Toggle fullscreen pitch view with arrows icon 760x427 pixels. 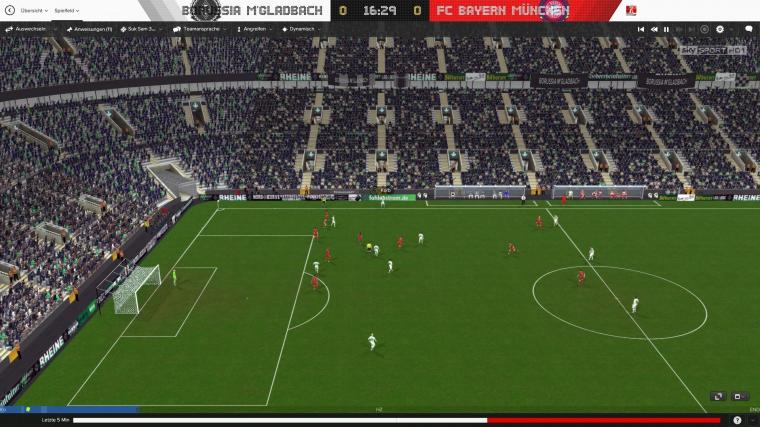[717, 396]
